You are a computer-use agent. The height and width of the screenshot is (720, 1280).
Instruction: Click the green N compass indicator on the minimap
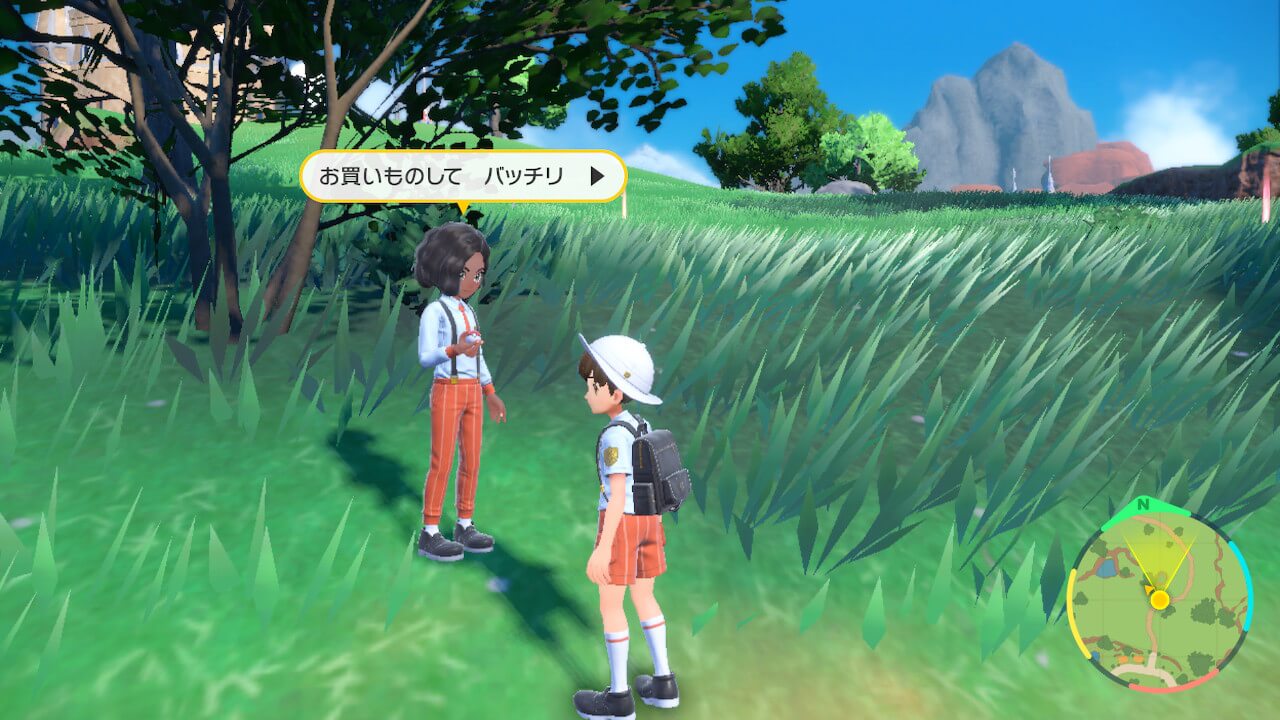coord(1143,505)
